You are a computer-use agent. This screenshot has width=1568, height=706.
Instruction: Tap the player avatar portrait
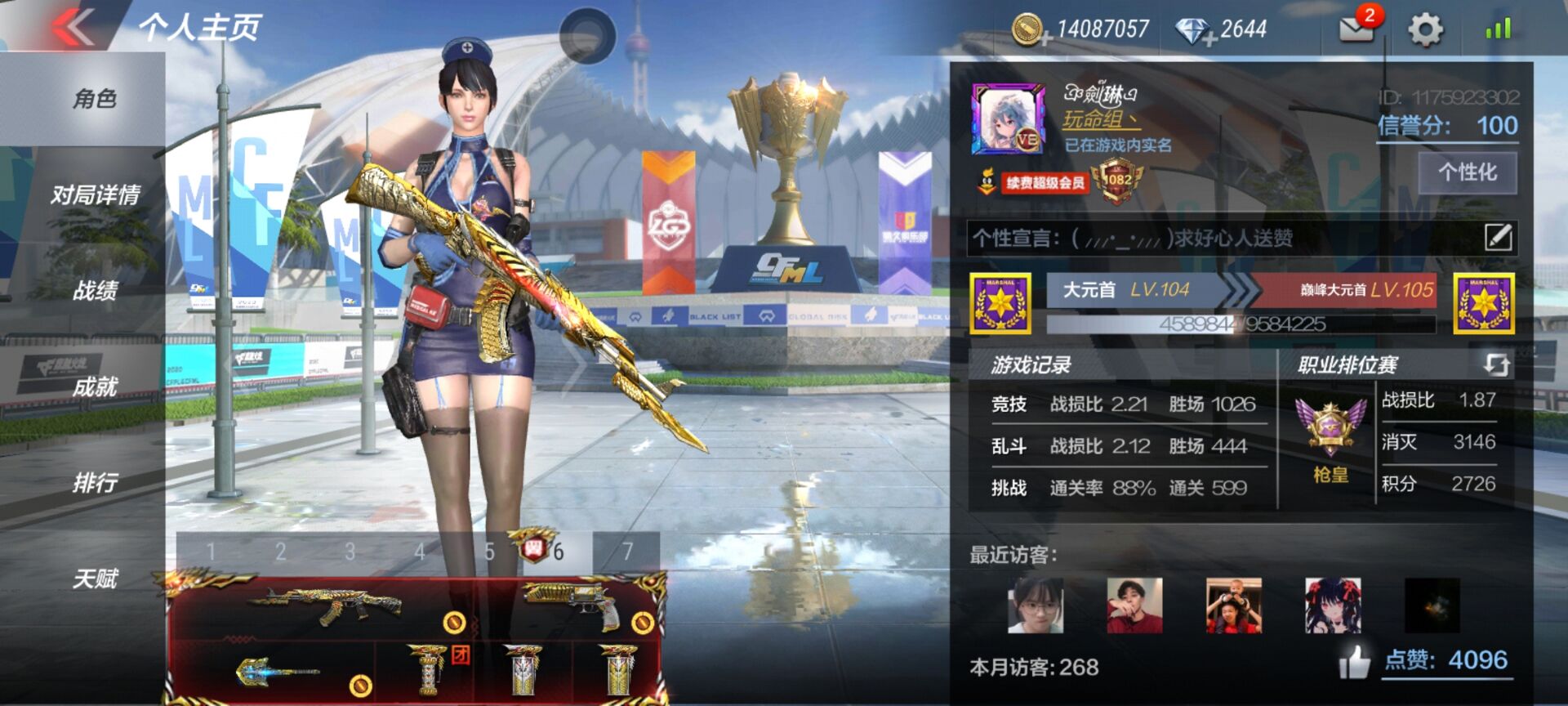point(1008,119)
